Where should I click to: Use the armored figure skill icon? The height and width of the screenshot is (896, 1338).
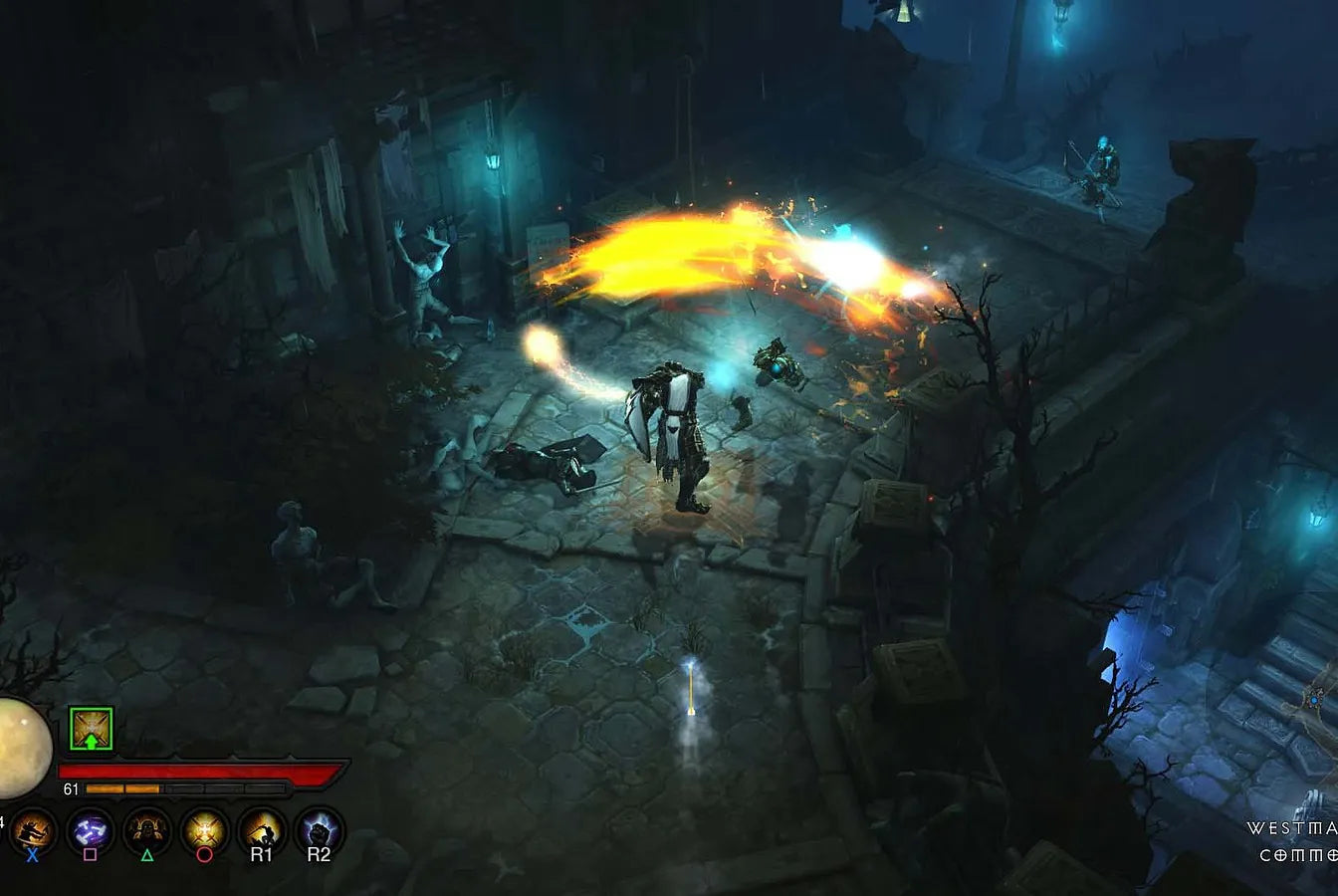[x=147, y=828]
